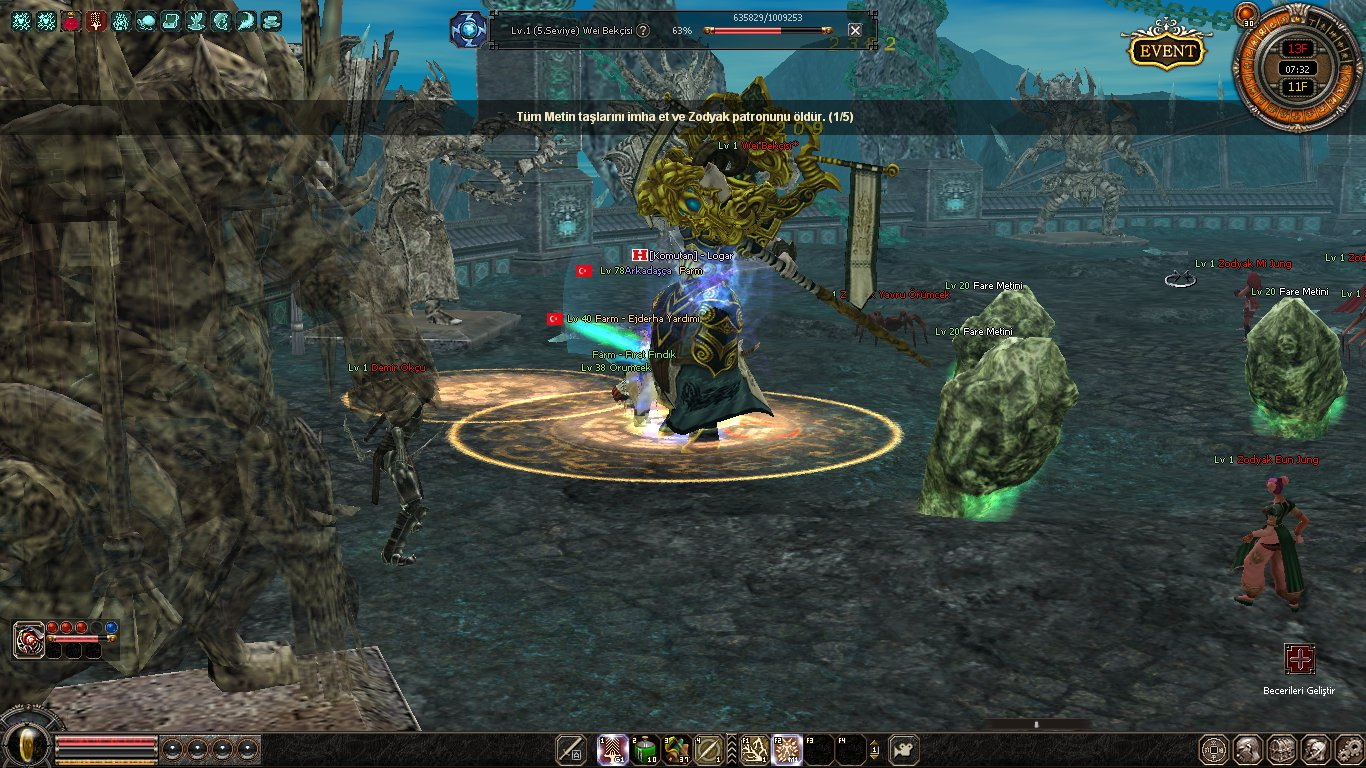
Task: Use the item in hotbar slot 4
Action: coord(710,749)
